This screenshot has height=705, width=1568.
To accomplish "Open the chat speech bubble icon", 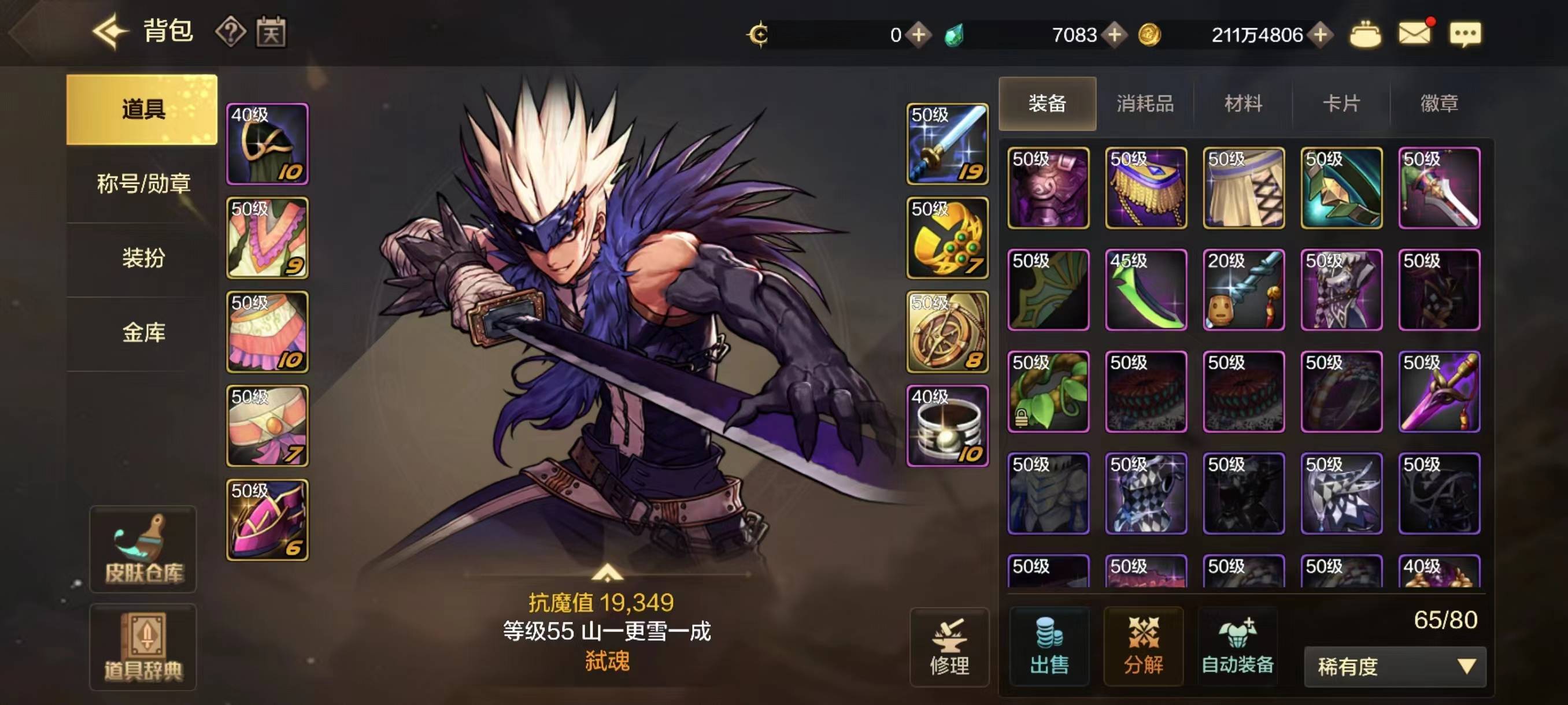I will coord(1465,34).
